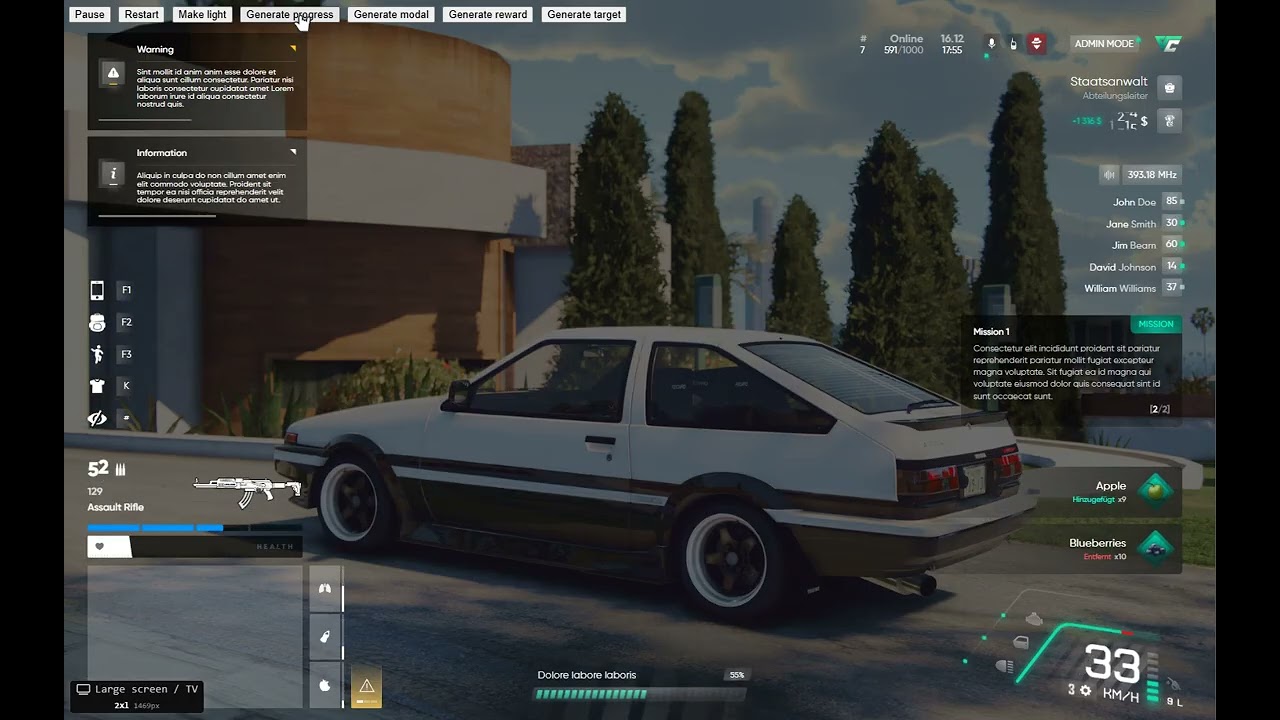Viewport: 1280px width, 720px height.
Task: Open the Mission 1 objective panel
Action: click(x=1071, y=367)
